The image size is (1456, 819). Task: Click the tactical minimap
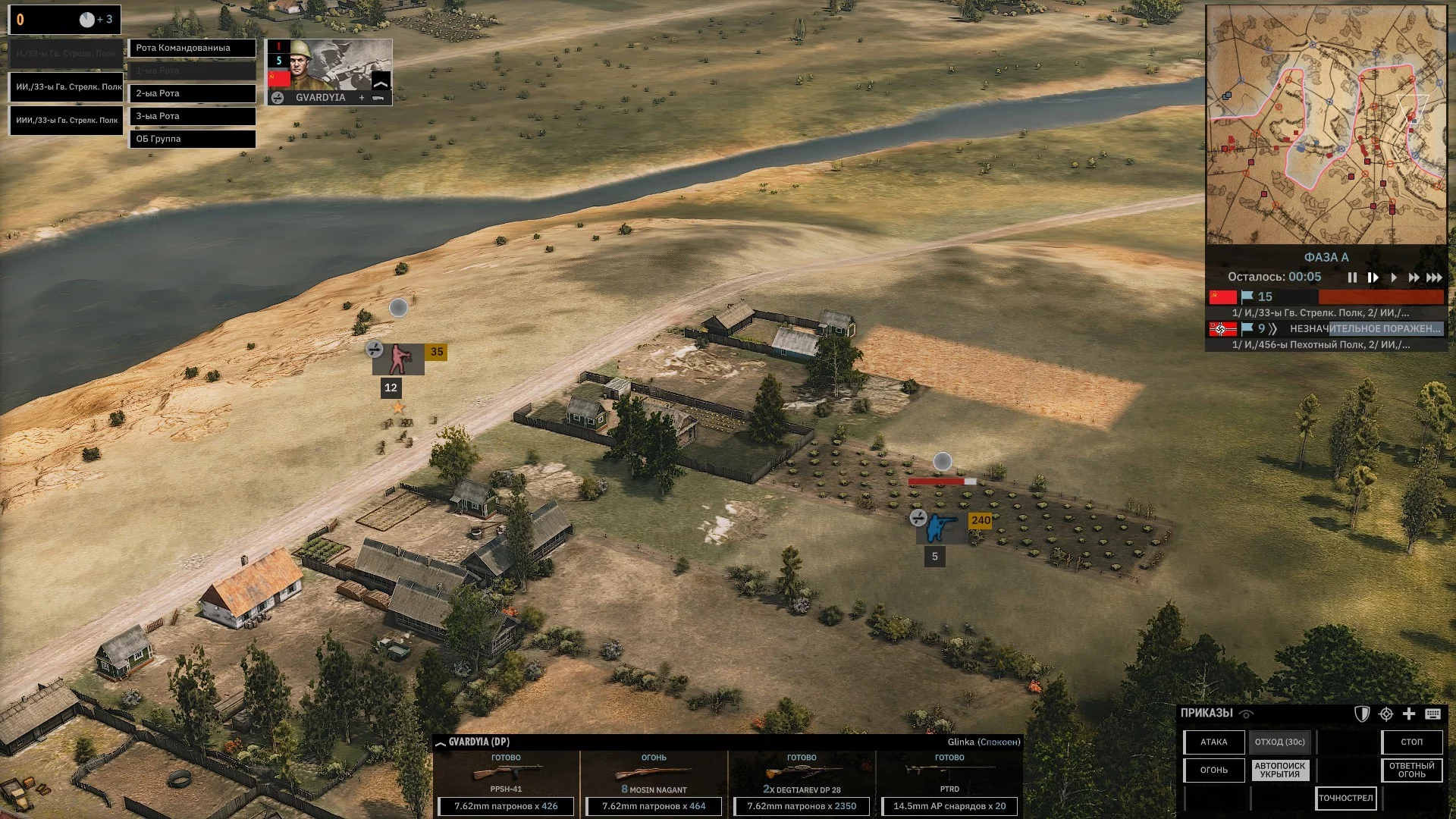[x=1326, y=125]
